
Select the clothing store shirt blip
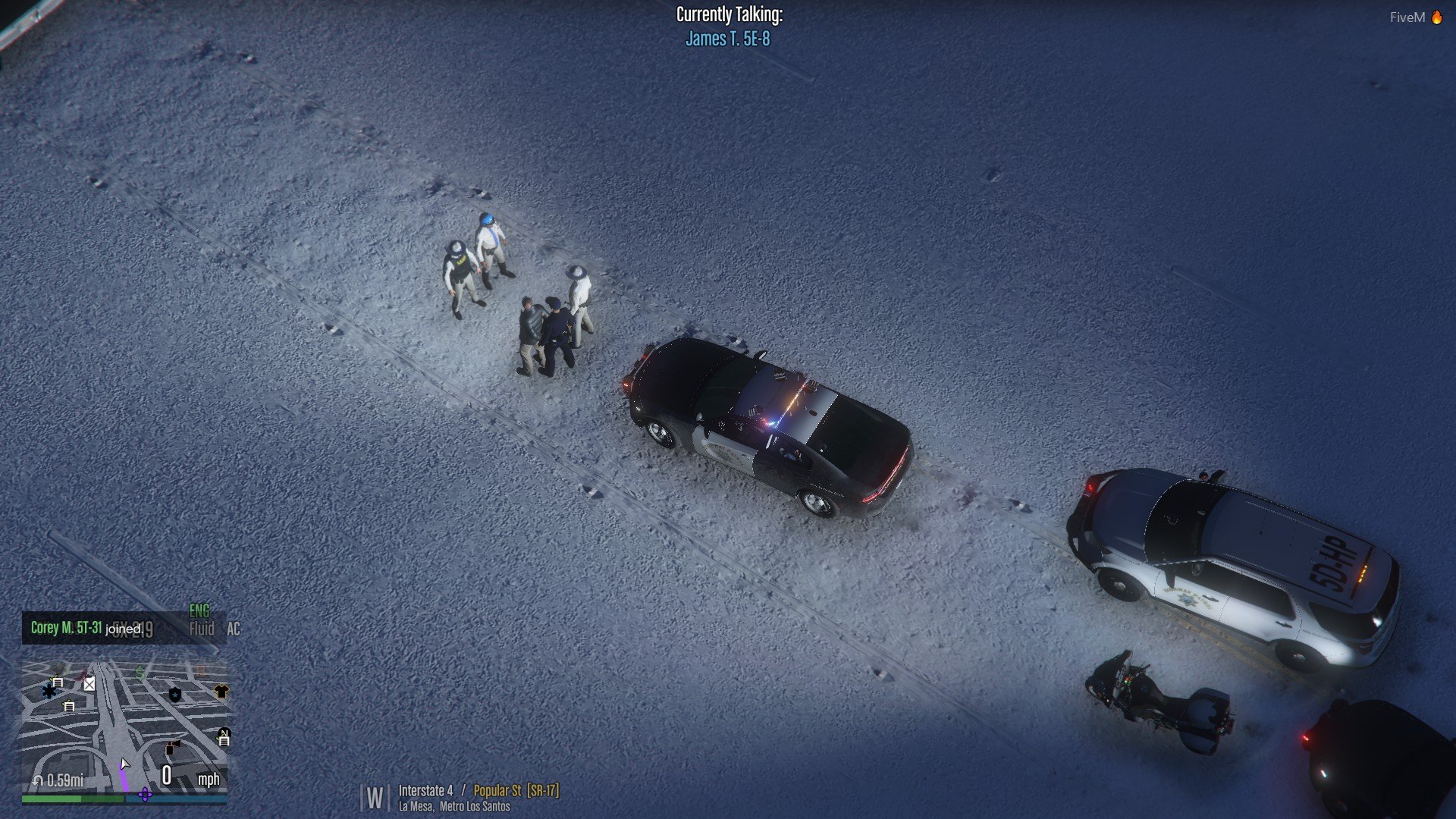[x=221, y=691]
